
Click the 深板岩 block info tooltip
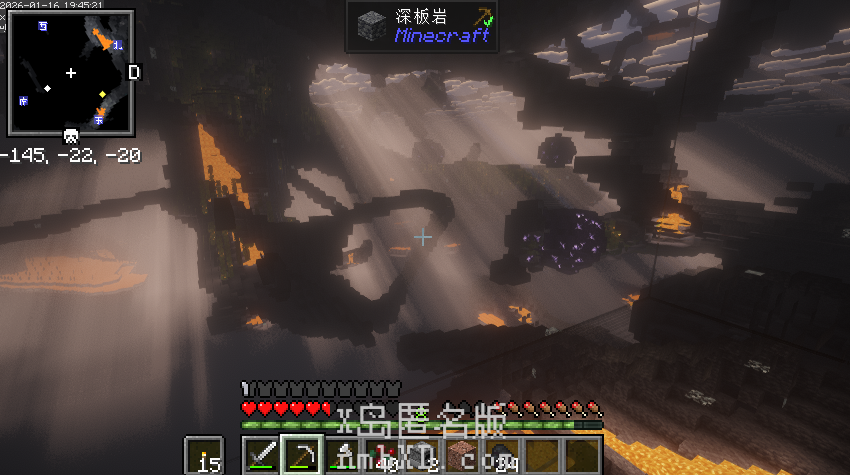(x=421, y=26)
